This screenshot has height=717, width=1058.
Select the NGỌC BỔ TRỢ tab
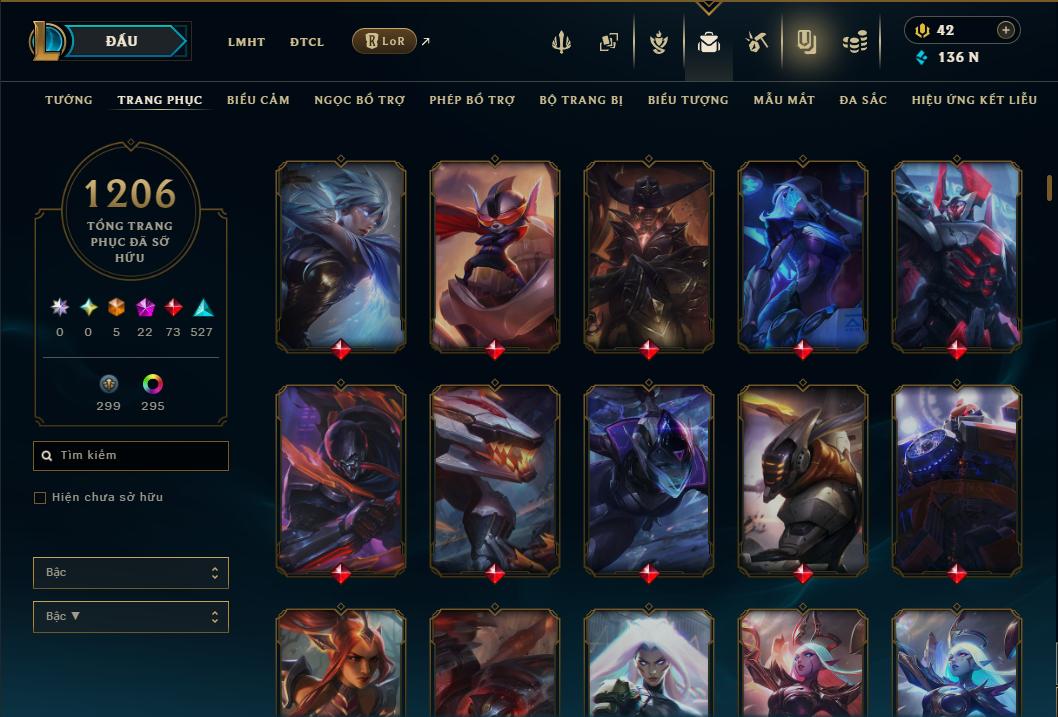tap(359, 100)
